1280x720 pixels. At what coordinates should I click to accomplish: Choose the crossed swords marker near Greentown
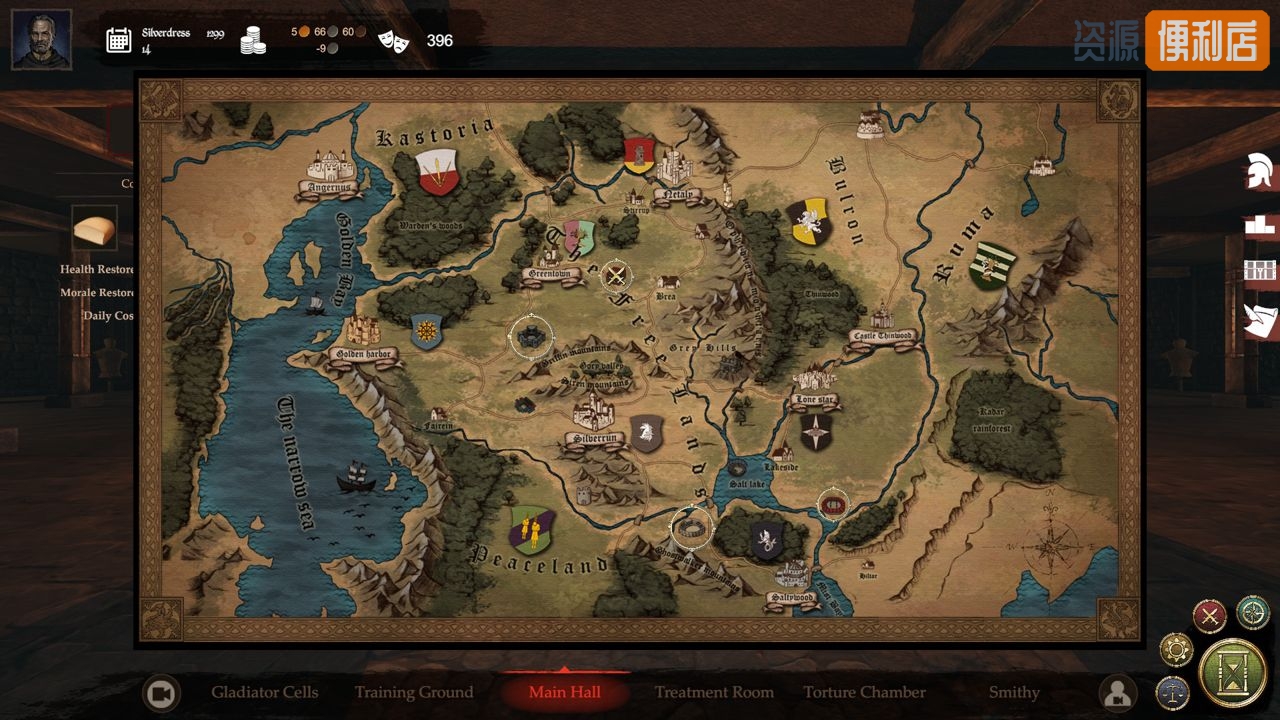pos(617,274)
